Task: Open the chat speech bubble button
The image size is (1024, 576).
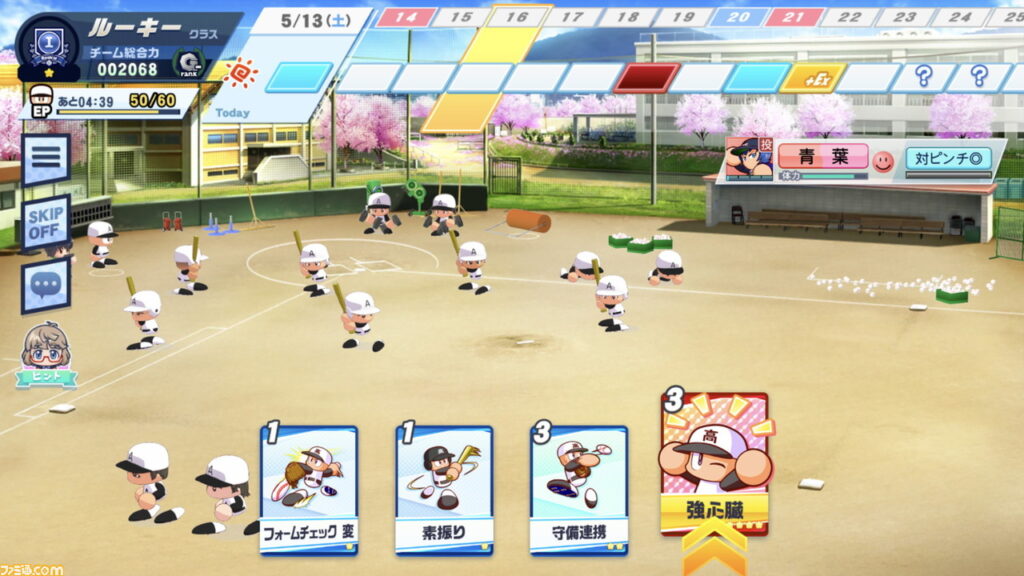Action: tap(46, 286)
